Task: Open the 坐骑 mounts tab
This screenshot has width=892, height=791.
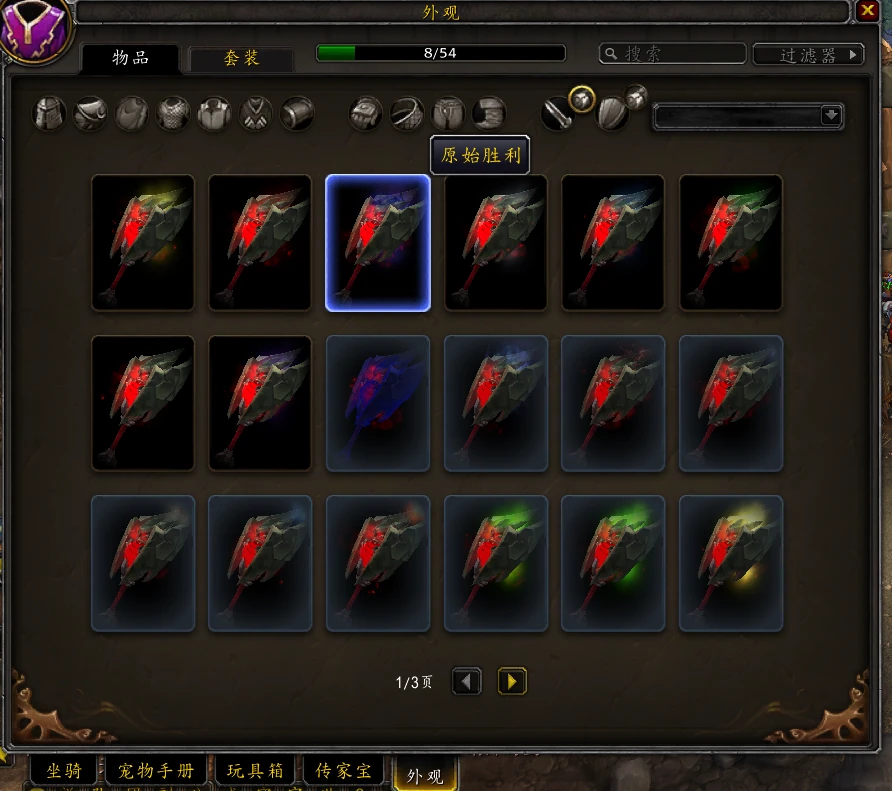Action: pos(62,771)
